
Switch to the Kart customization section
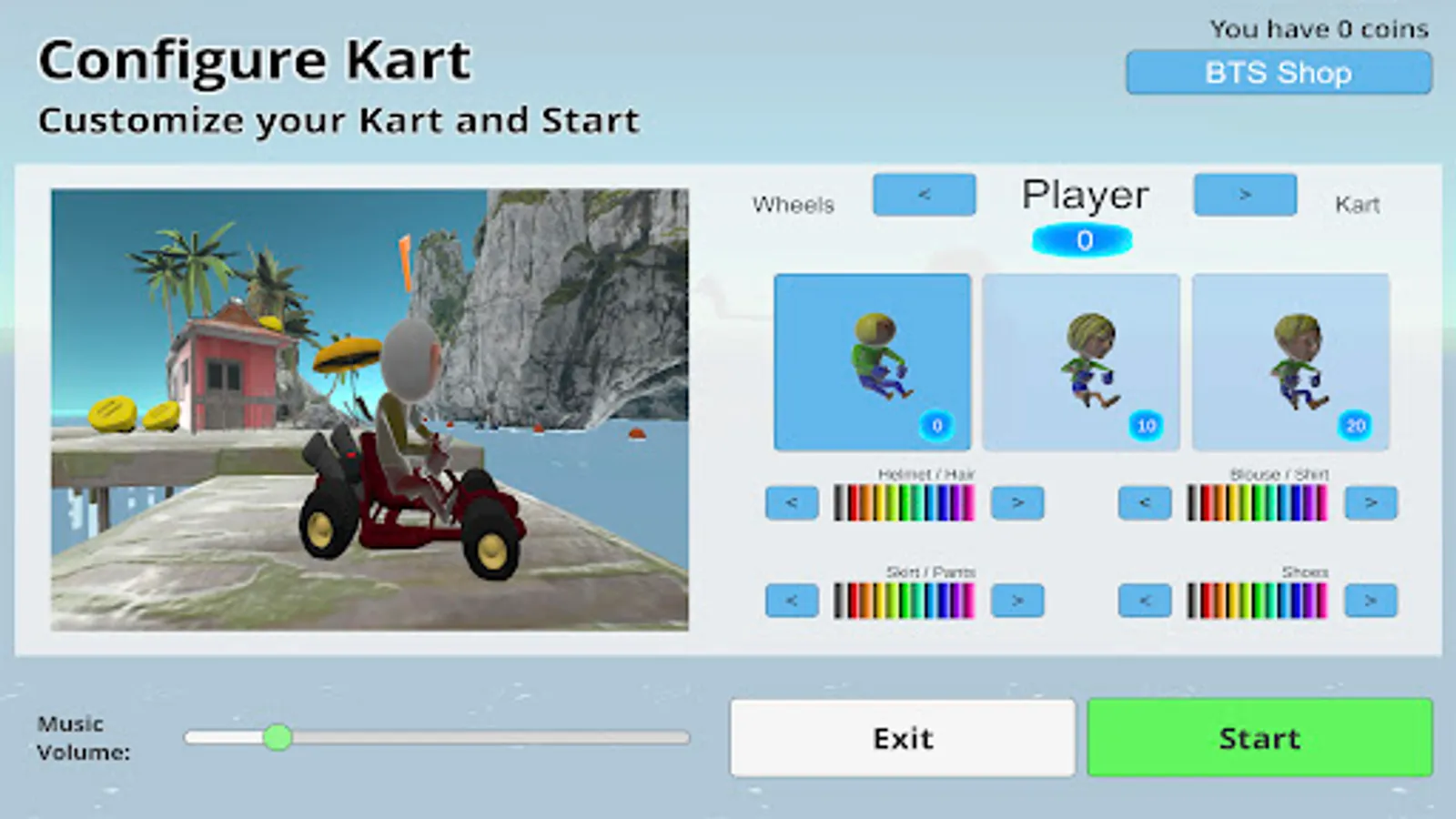coord(1244,194)
